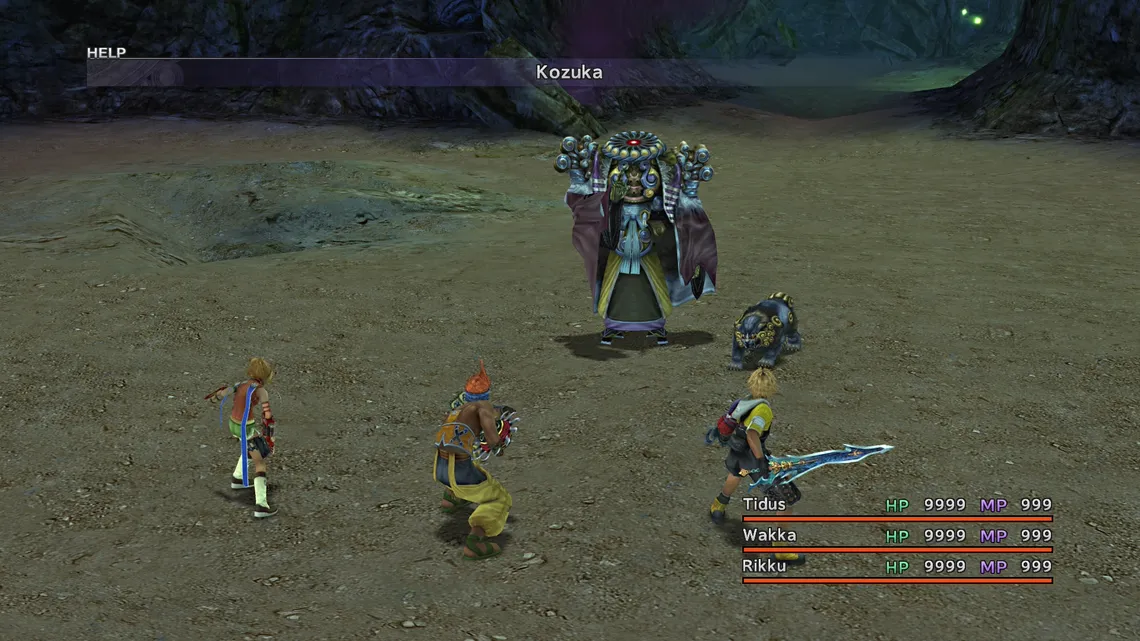Choose Wakka's row in the party list

tap(769, 535)
